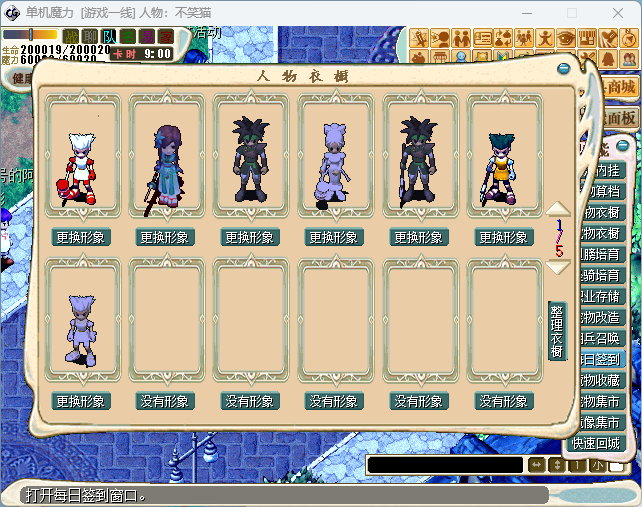This screenshot has width=642, height=507.
Task: Select the teal-haired yellow-outfit character card
Action: coord(503,157)
